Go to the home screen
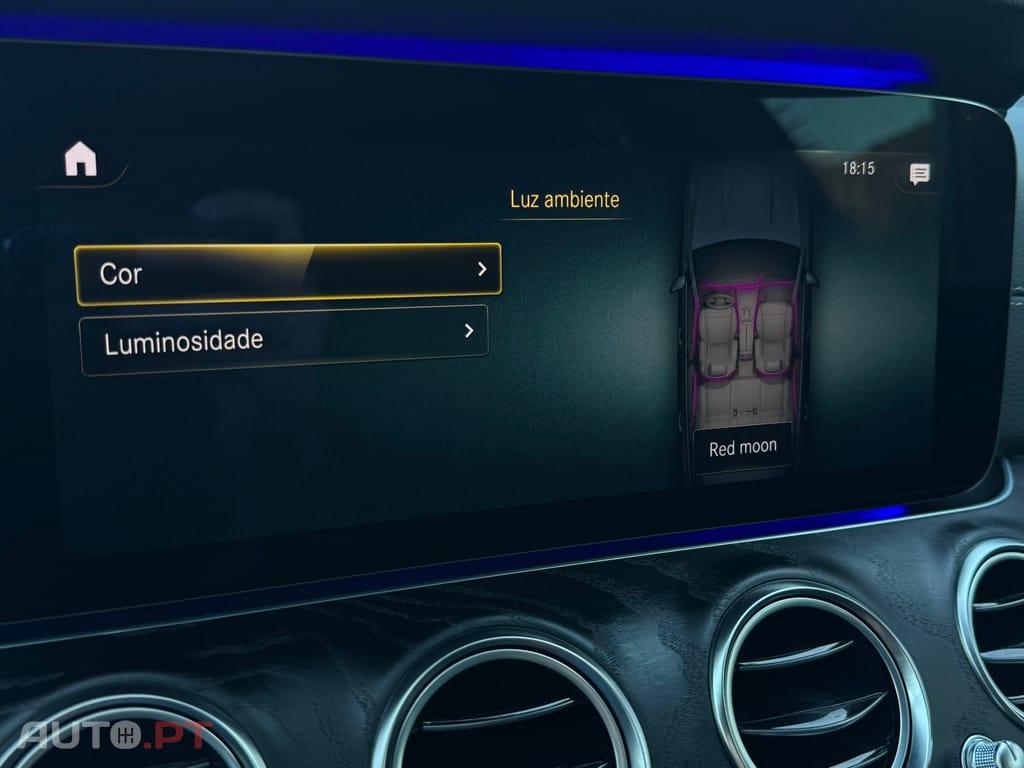The width and height of the screenshot is (1024, 768). pyautogui.click(x=81, y=159)
